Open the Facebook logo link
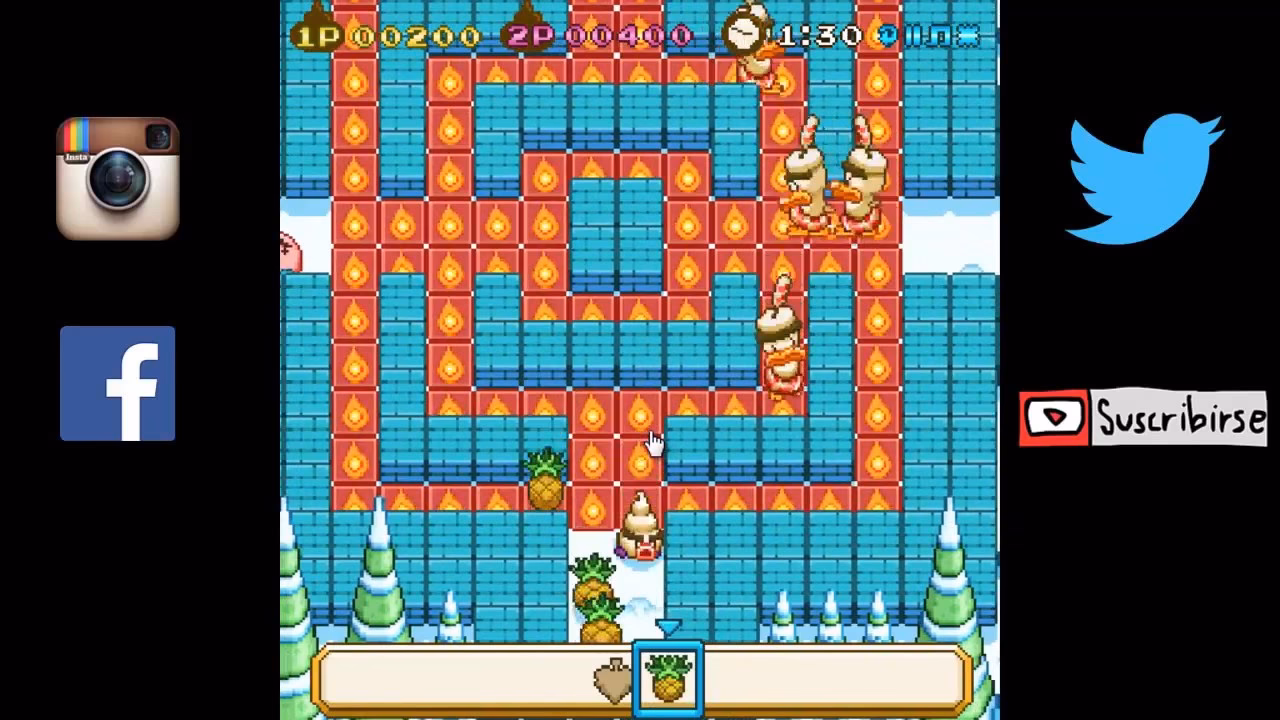Viewport: 1280px width, 720px height. (x=117, y=384)
